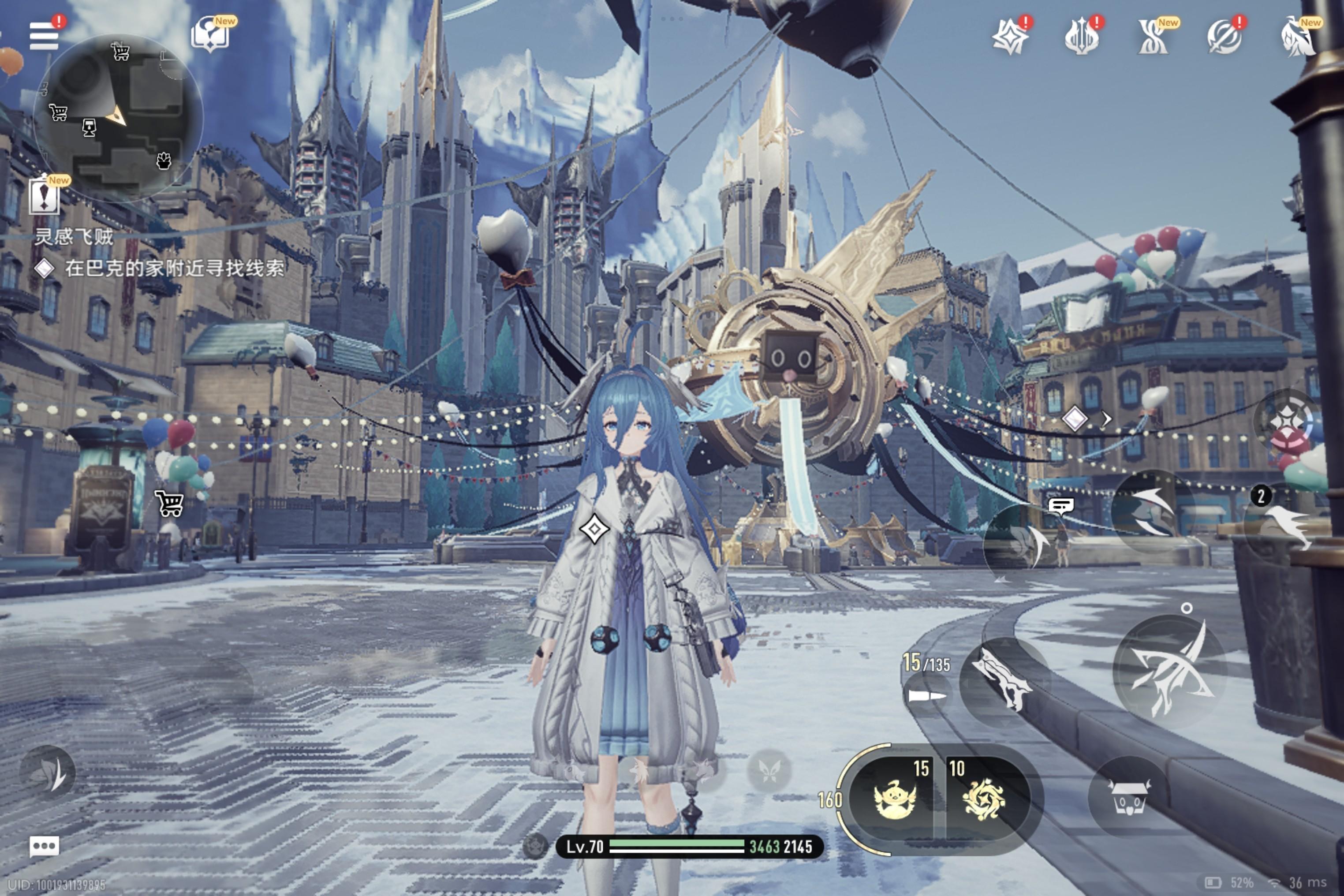The height and width of the screenshot is (896, 1344).
Task: Open the four-pointed star icon in top bar
Action: (1010, 37)
